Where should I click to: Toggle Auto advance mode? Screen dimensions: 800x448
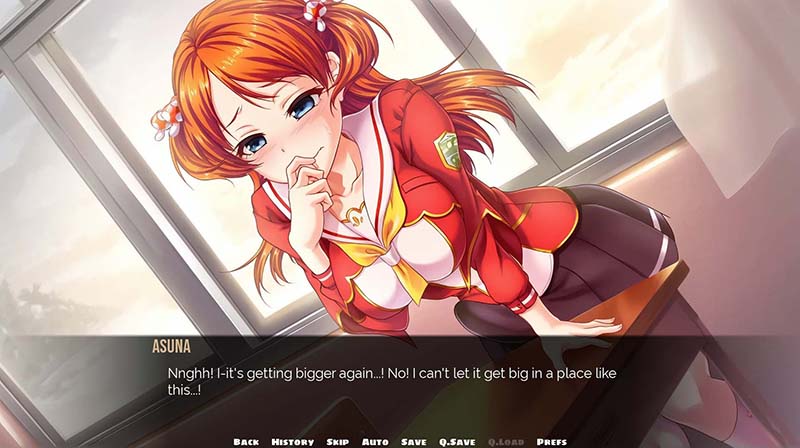click(x=375, y=441)
